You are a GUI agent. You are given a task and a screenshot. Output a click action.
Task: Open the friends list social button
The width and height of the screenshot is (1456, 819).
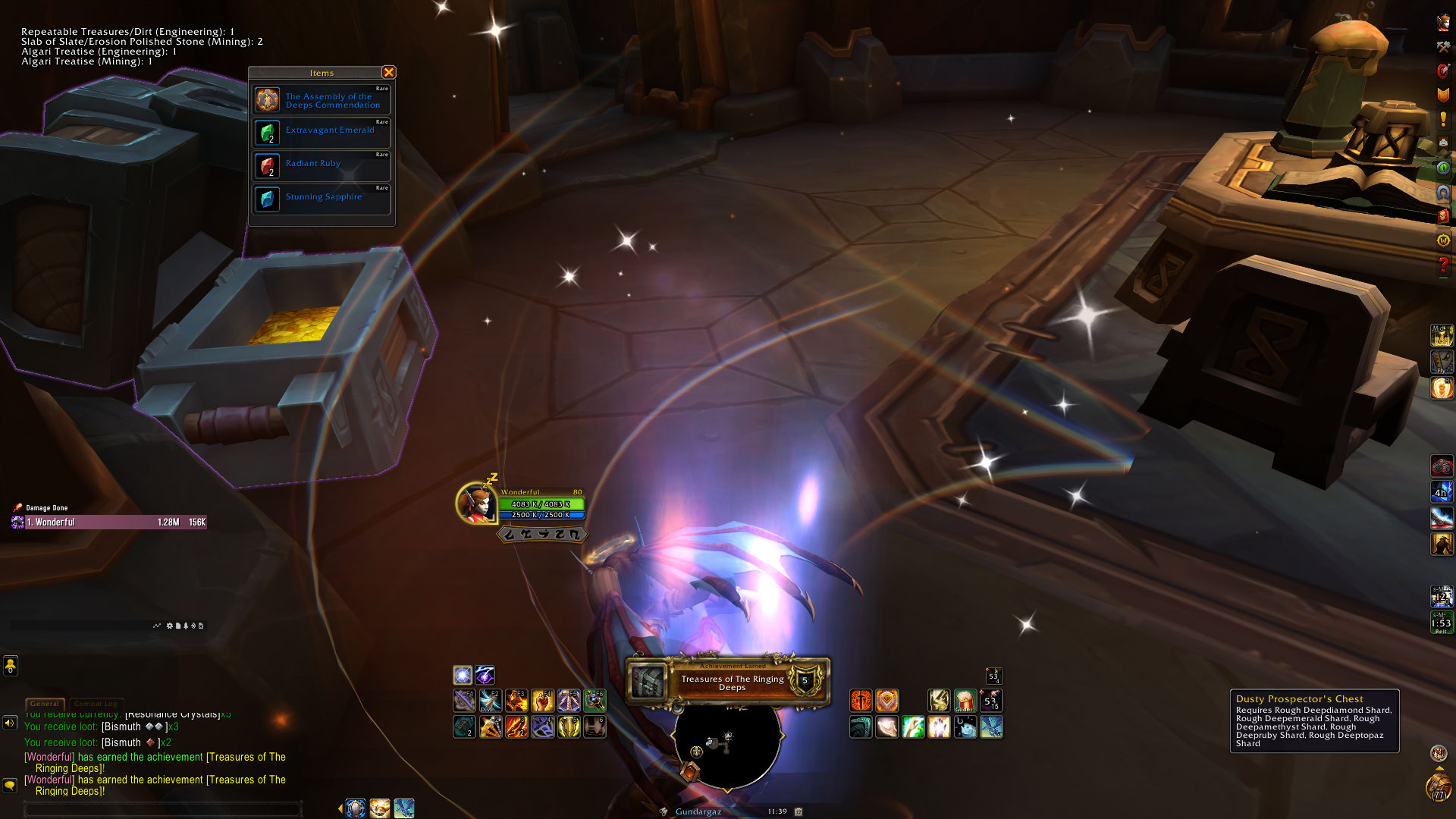pyautogui.click(x=10, y=666)
